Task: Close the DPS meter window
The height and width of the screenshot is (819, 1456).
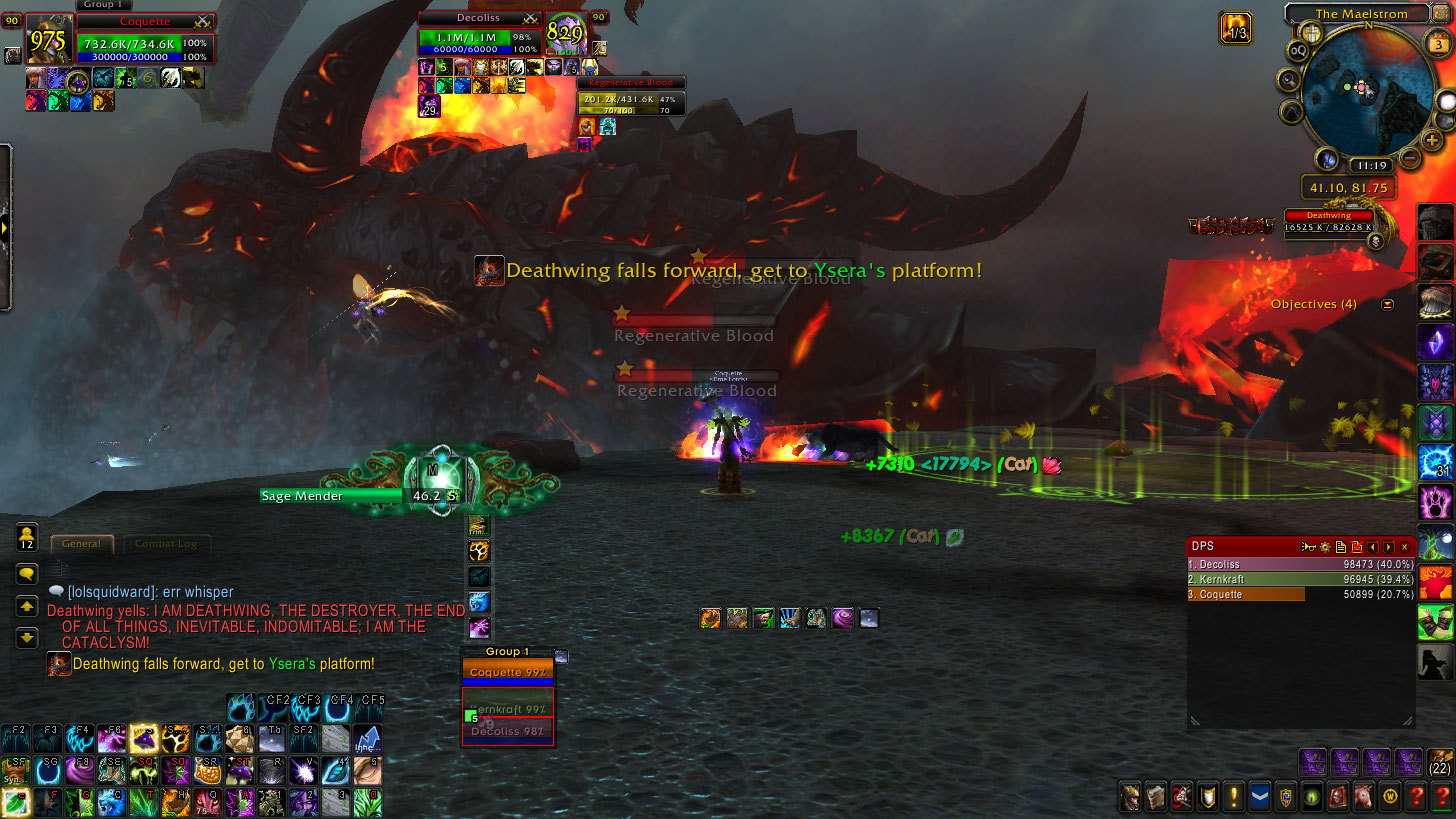Action: tap(1405, 547)
